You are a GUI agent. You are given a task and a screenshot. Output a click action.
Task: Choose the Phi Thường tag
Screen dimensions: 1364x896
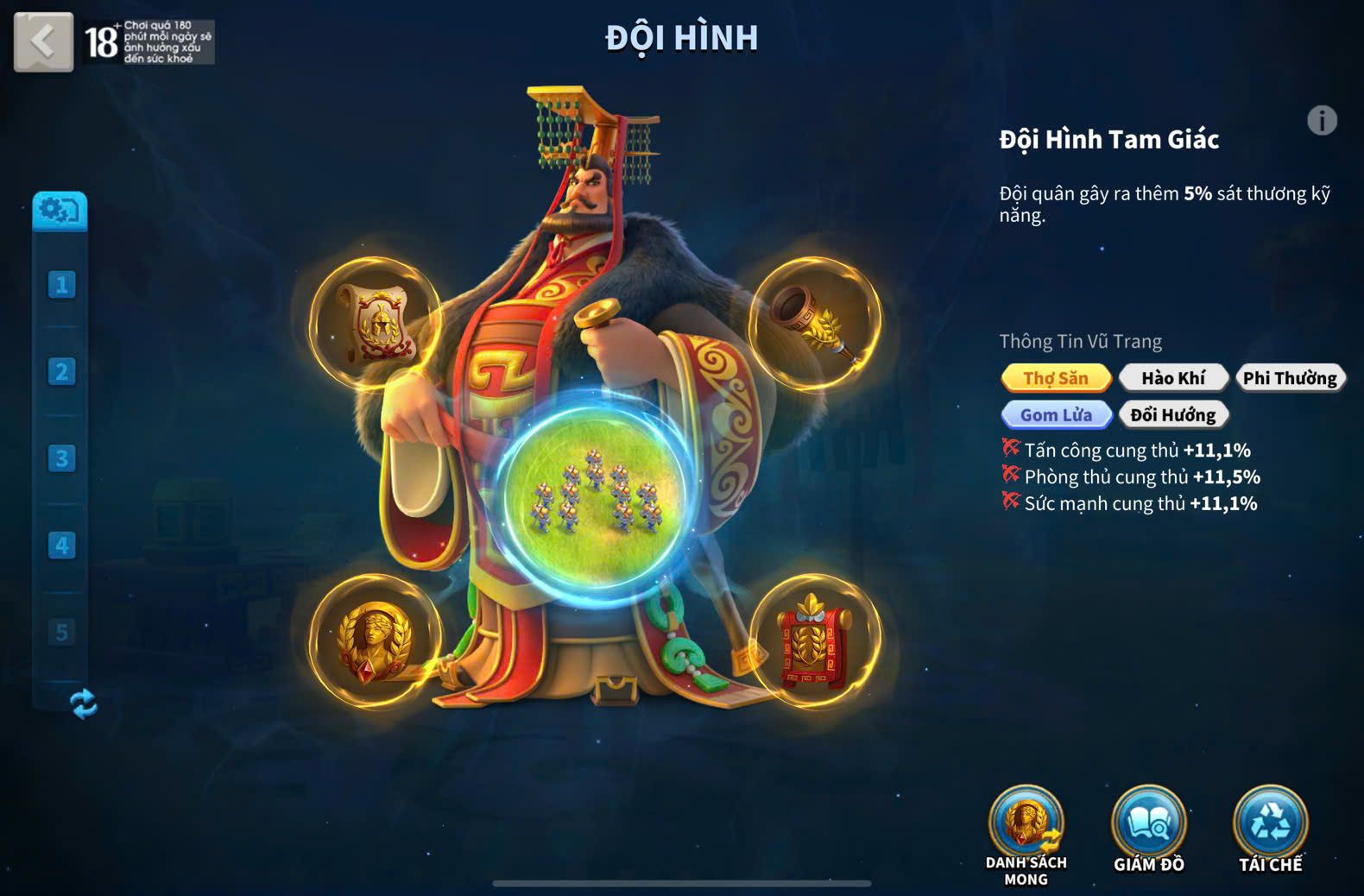[x=1290, y=378]
